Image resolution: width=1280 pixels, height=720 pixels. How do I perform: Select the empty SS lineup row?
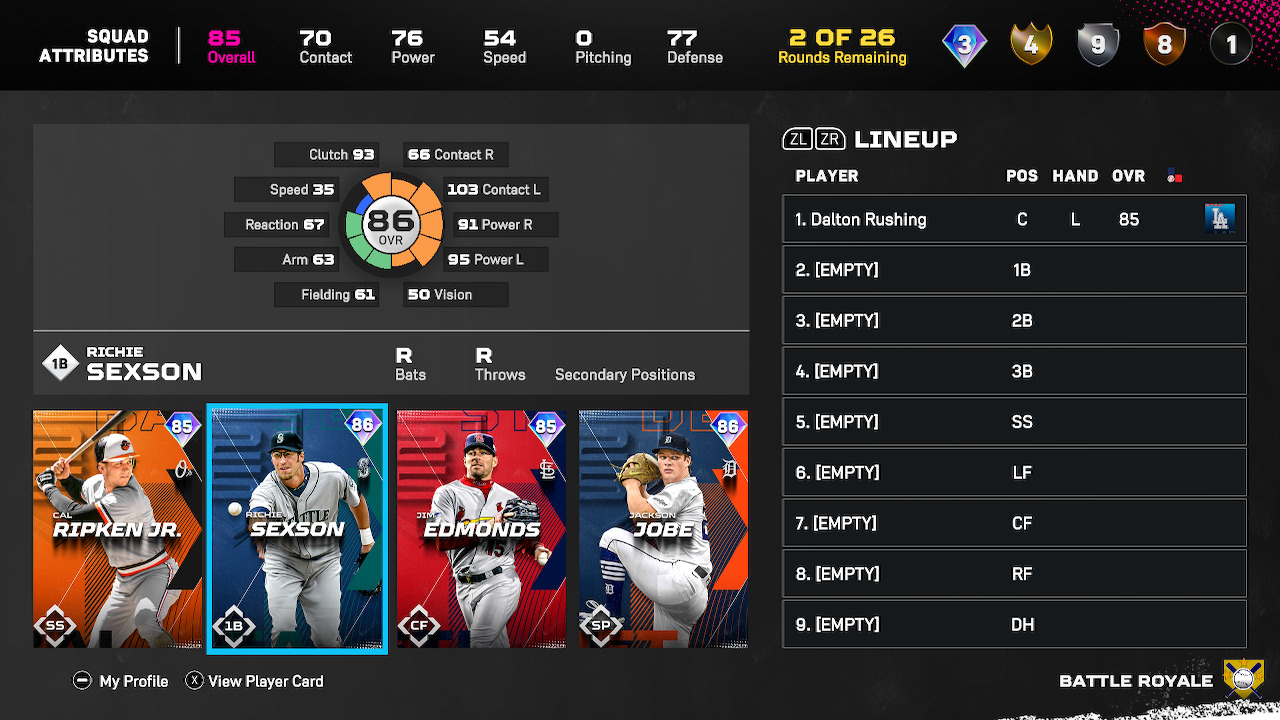[1014, 422]
